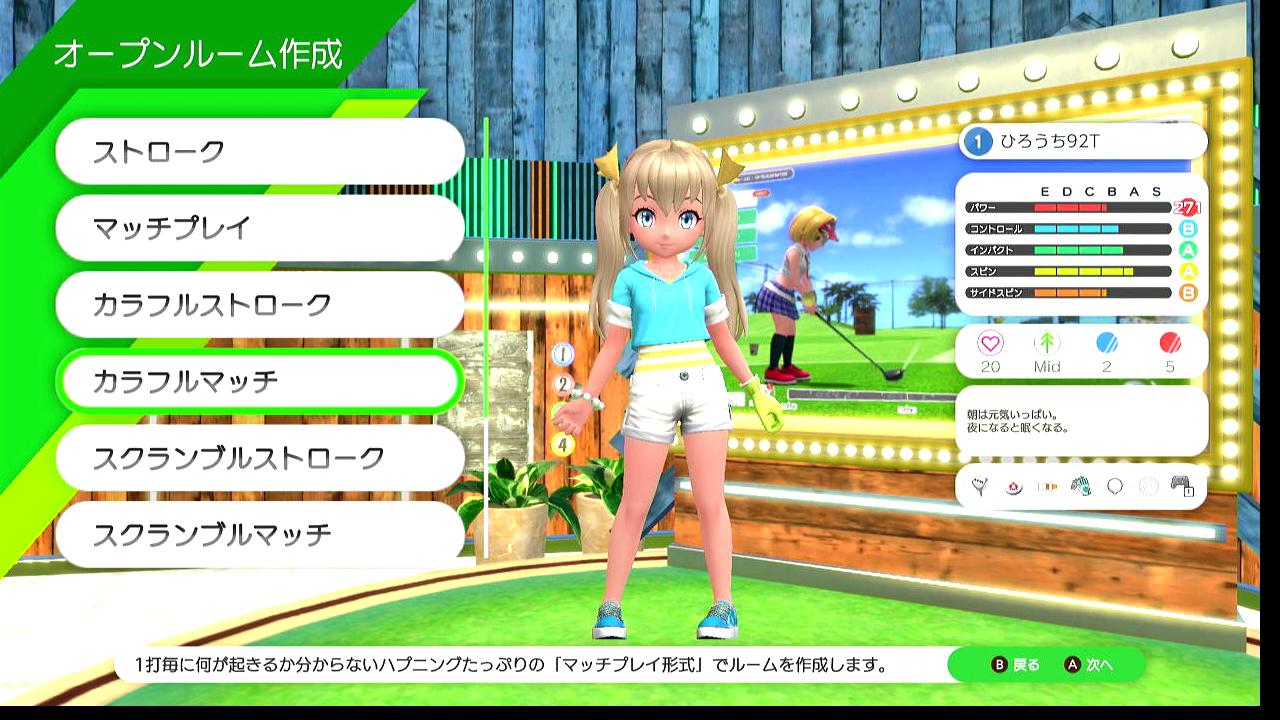
Task: Select the highlighted カラフルマッチ entry
Action: click(x=260, y=381)
